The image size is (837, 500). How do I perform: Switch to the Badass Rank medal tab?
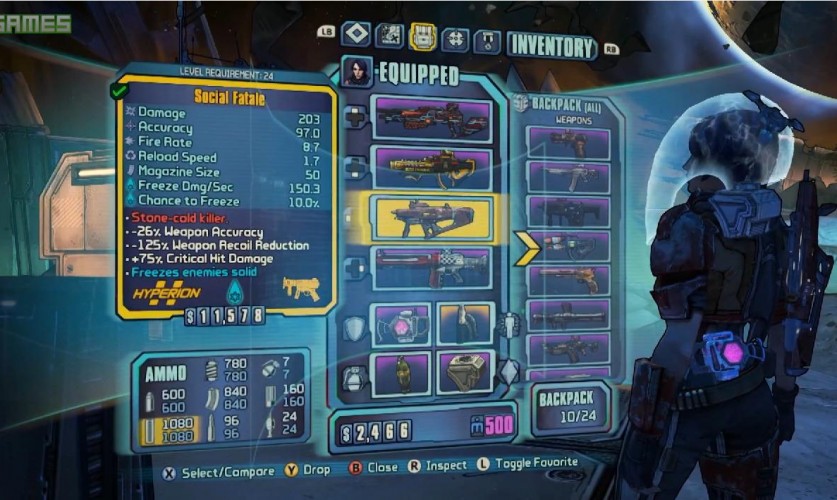coord(488,41)
